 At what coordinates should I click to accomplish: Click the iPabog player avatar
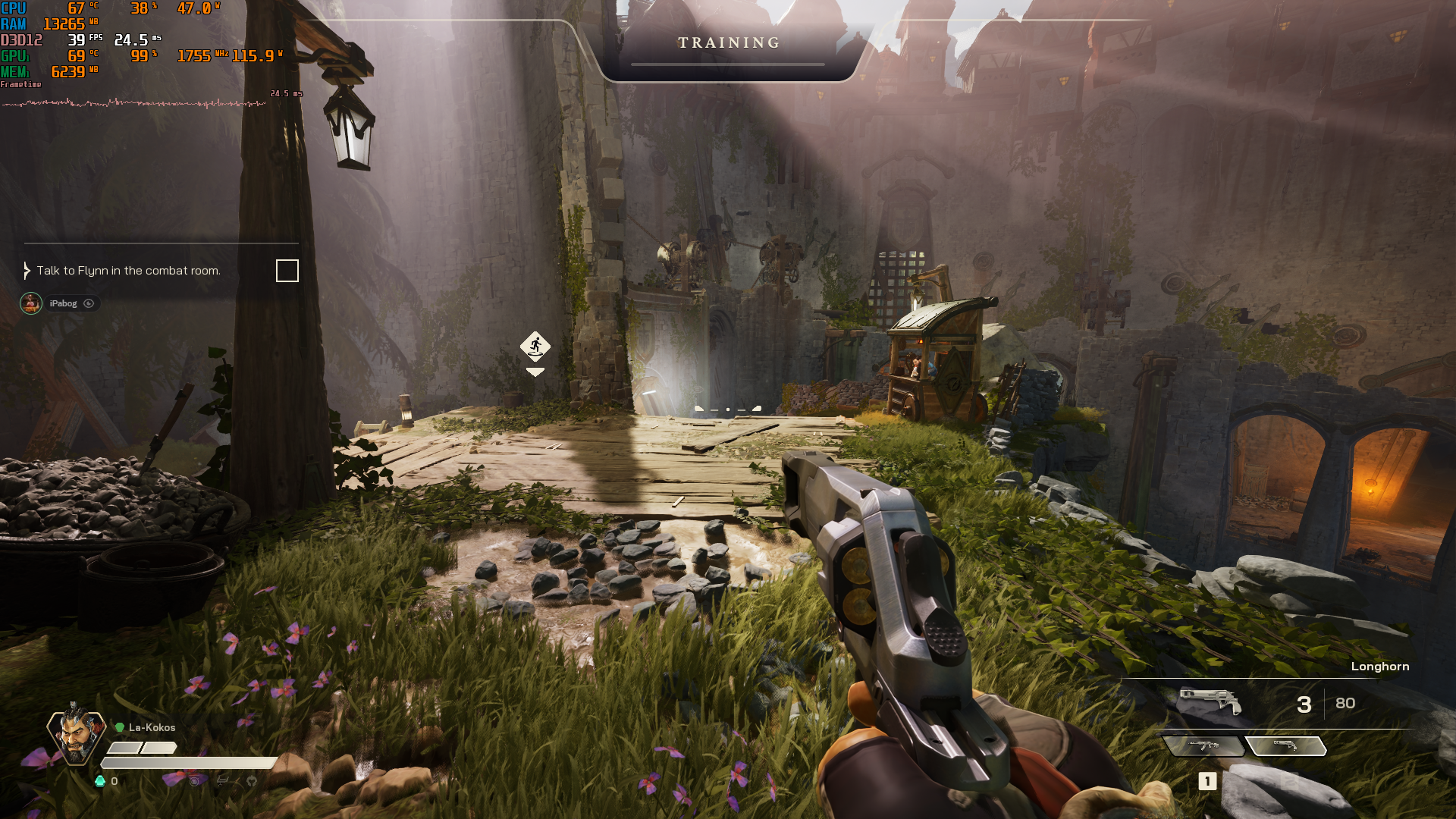(31, 303)
